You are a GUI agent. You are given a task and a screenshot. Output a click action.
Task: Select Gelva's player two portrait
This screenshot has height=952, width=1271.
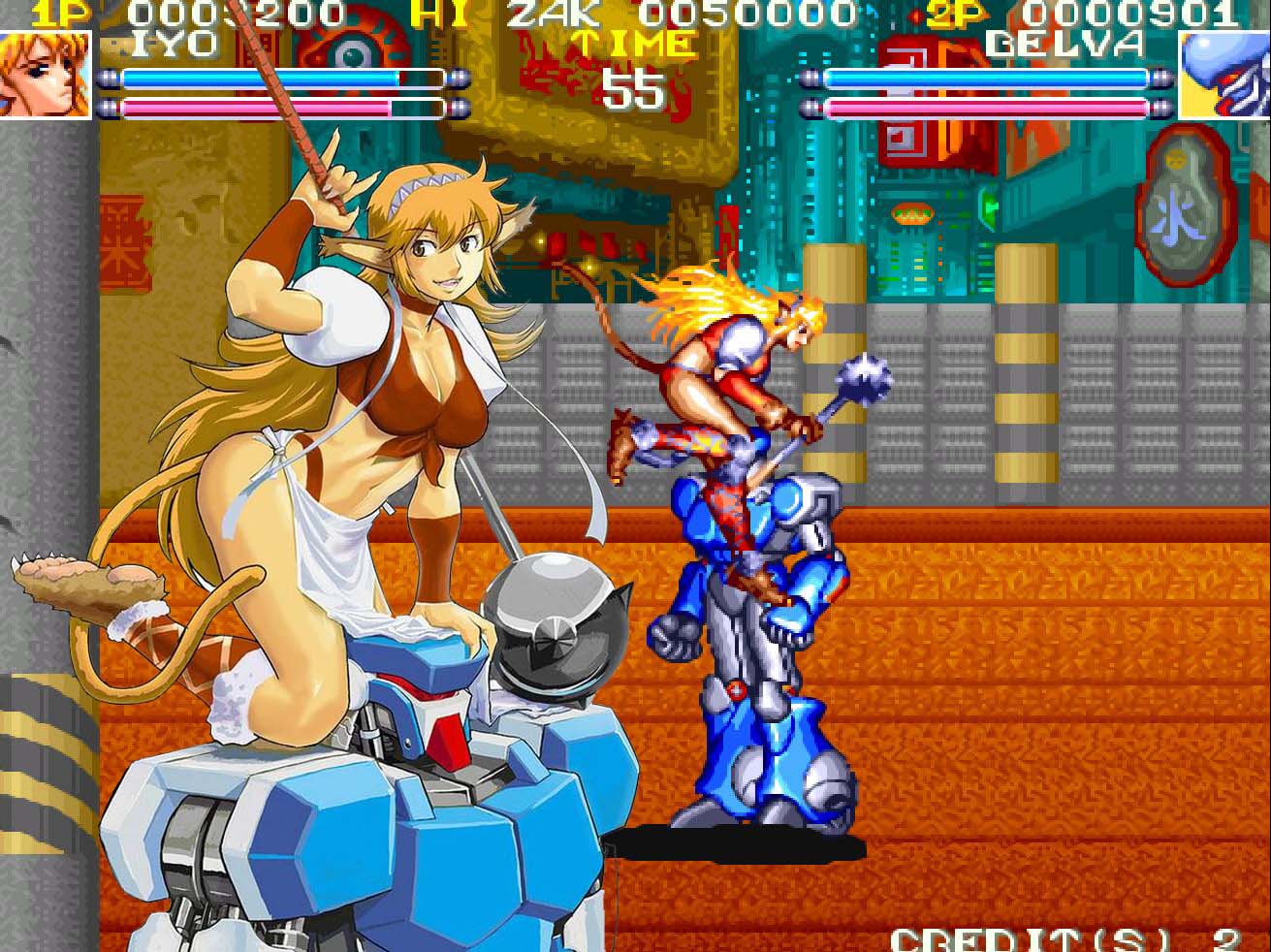pos(1223,75)
